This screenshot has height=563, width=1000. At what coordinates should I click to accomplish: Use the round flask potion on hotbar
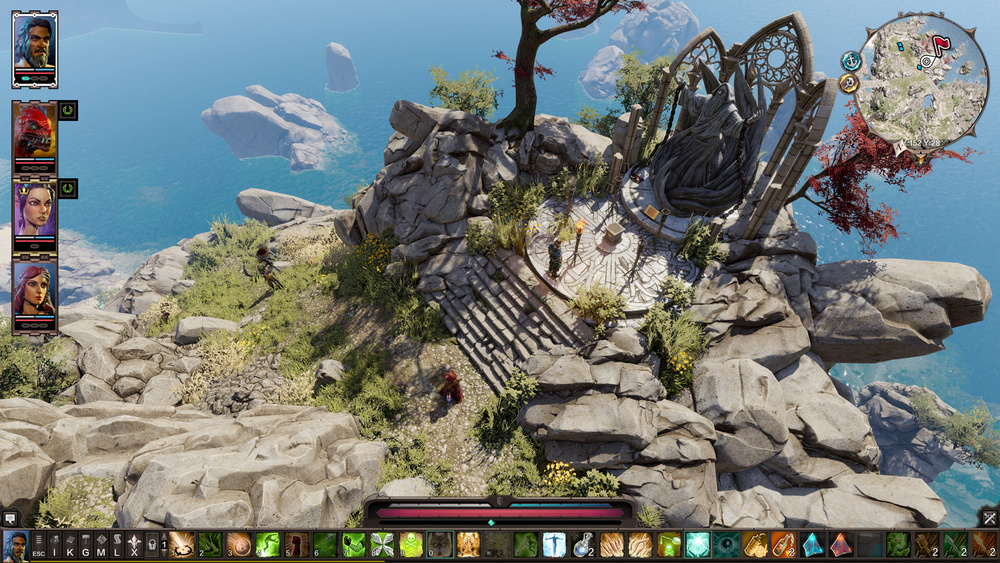coord(583,545)
